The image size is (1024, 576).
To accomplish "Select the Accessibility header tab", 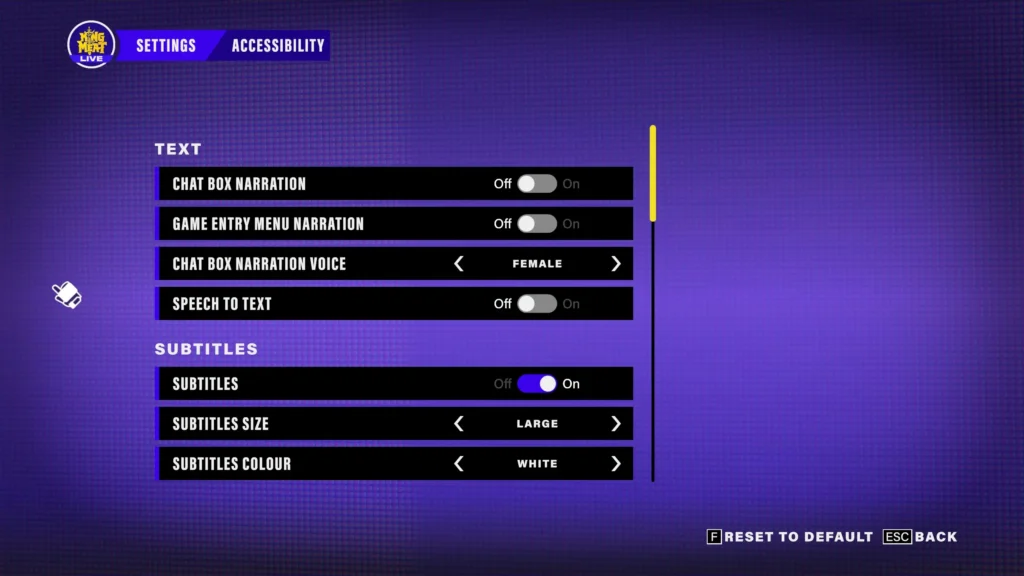I will tap(278, 45).
